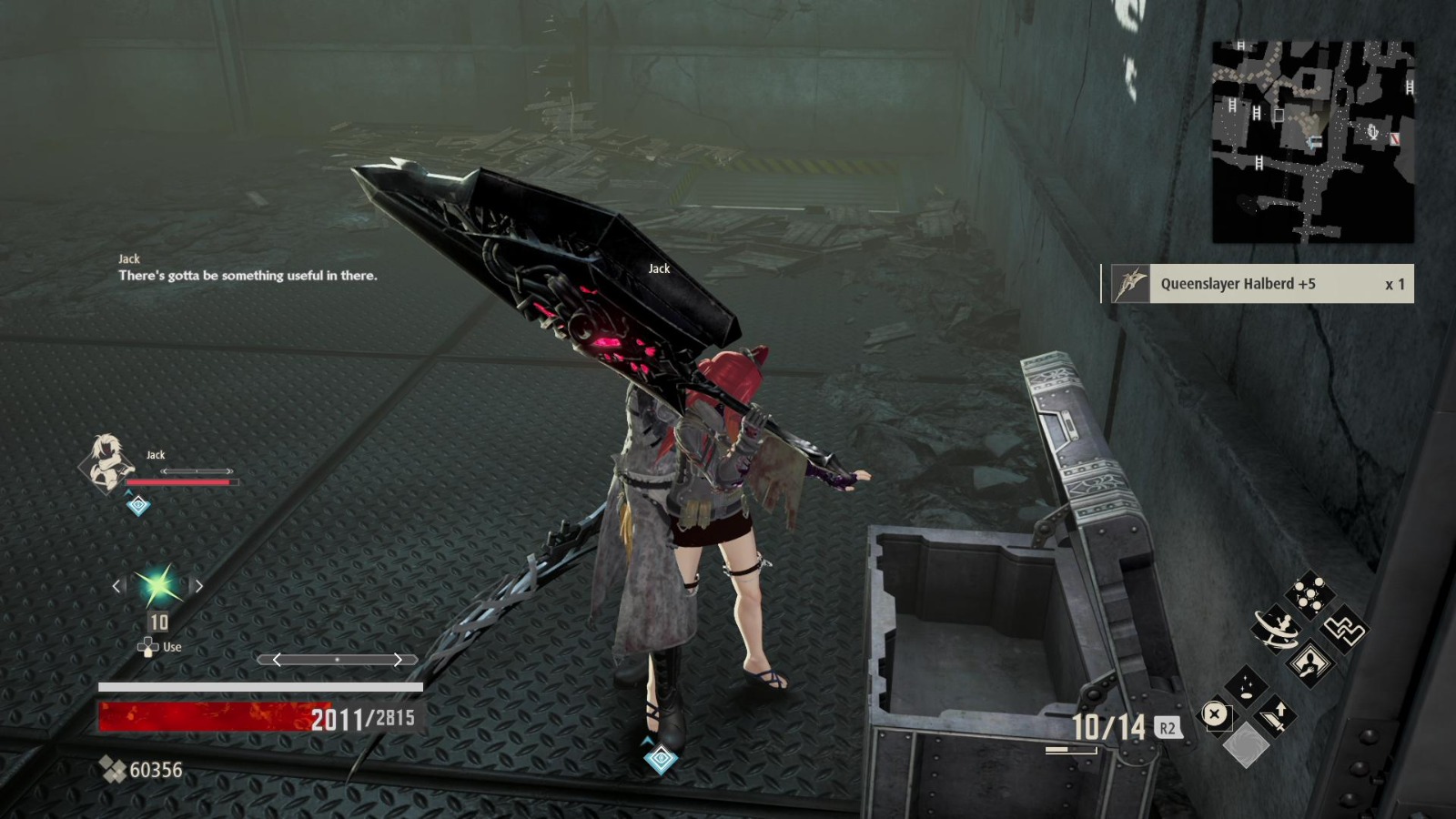1456x819 pixels.
Task: Select the sword buff gift icon
Action: click(1275, 718)
